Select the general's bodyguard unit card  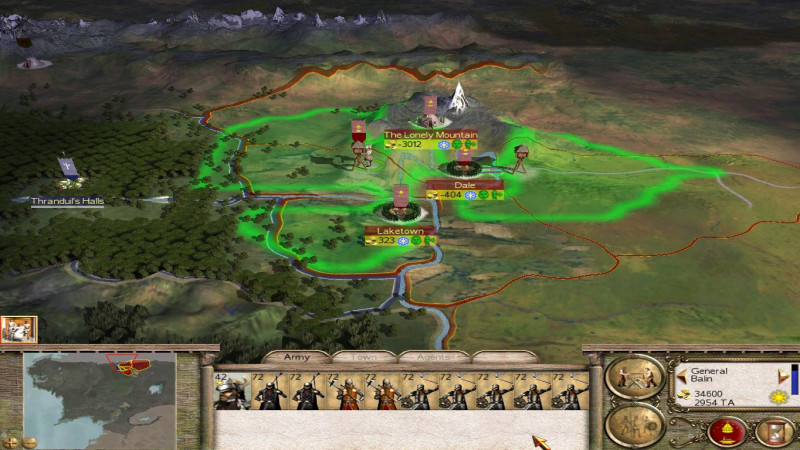(231, 391)
